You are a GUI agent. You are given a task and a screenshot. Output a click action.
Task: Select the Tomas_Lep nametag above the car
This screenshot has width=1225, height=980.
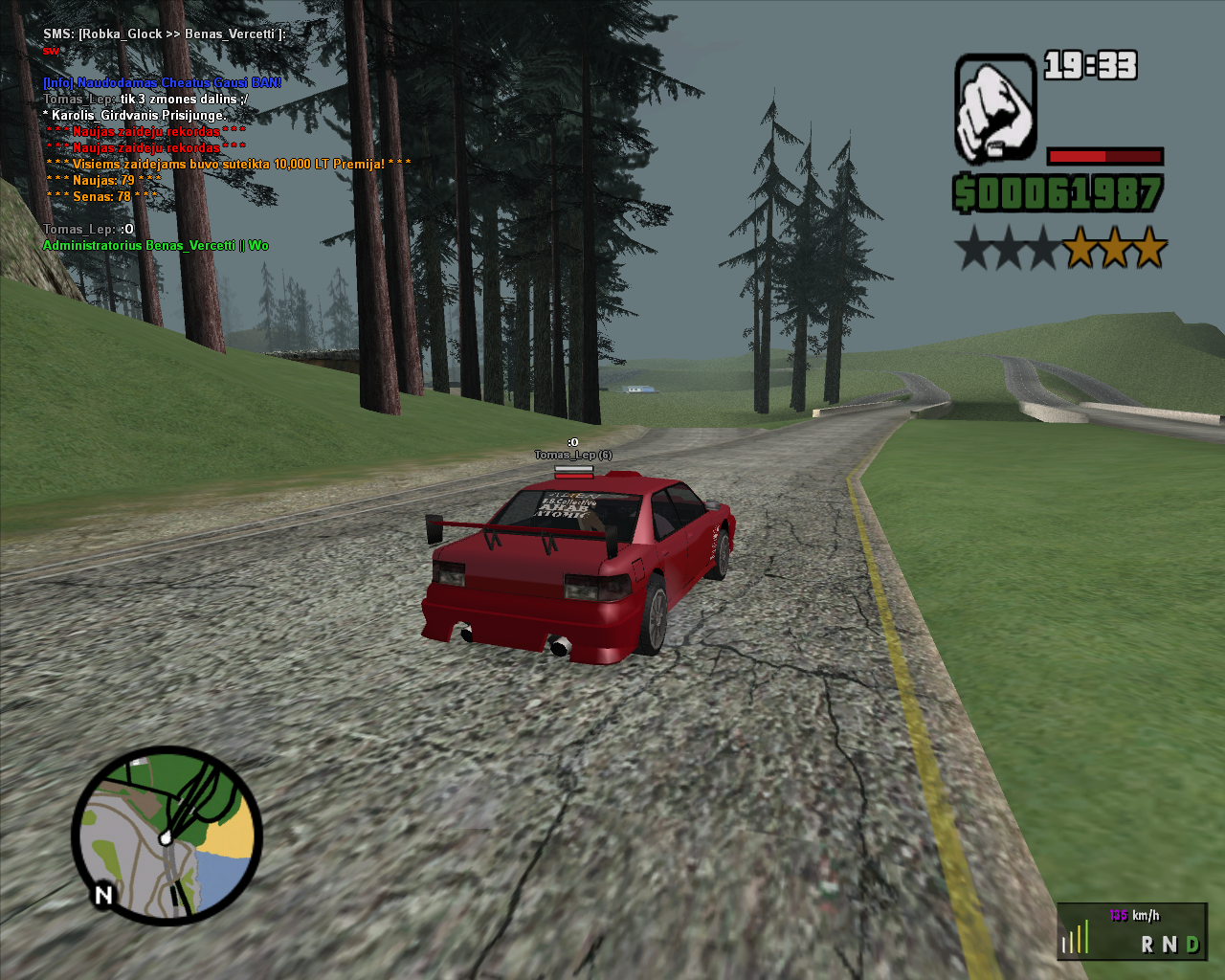[572, 456]
